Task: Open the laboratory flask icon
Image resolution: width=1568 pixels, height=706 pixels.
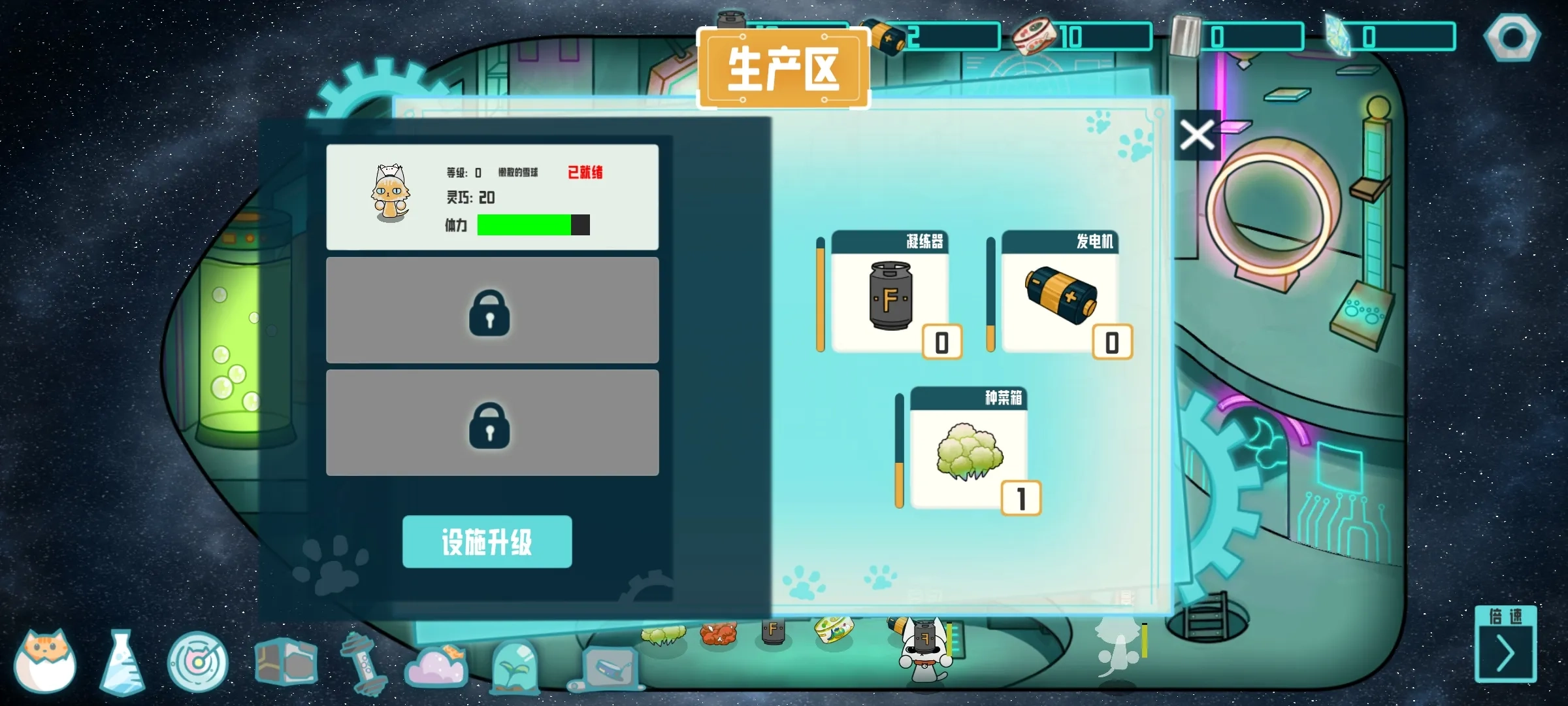Action: coord(123,662)
